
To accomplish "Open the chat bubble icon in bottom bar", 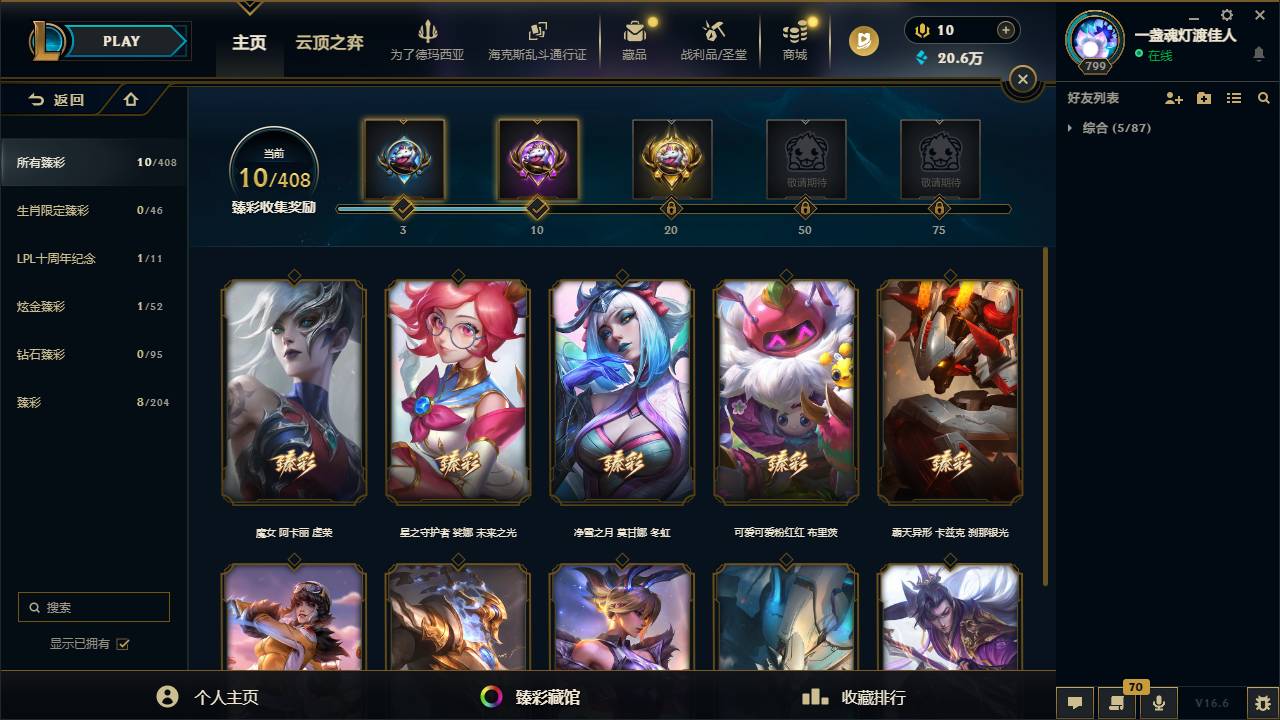I will [x=1075, y=703].
